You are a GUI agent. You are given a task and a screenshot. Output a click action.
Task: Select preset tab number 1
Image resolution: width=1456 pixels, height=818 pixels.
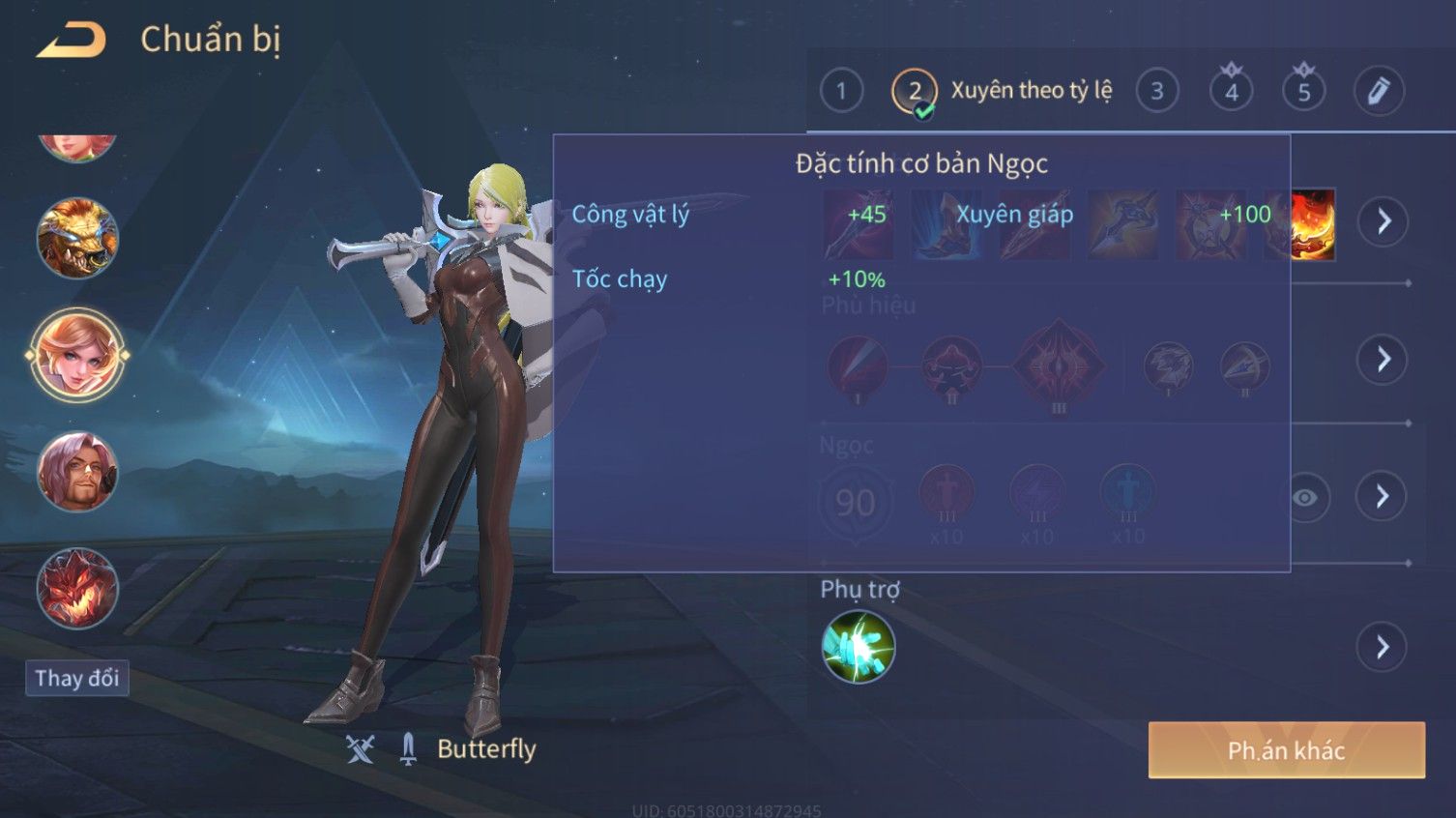pos(841,92)
